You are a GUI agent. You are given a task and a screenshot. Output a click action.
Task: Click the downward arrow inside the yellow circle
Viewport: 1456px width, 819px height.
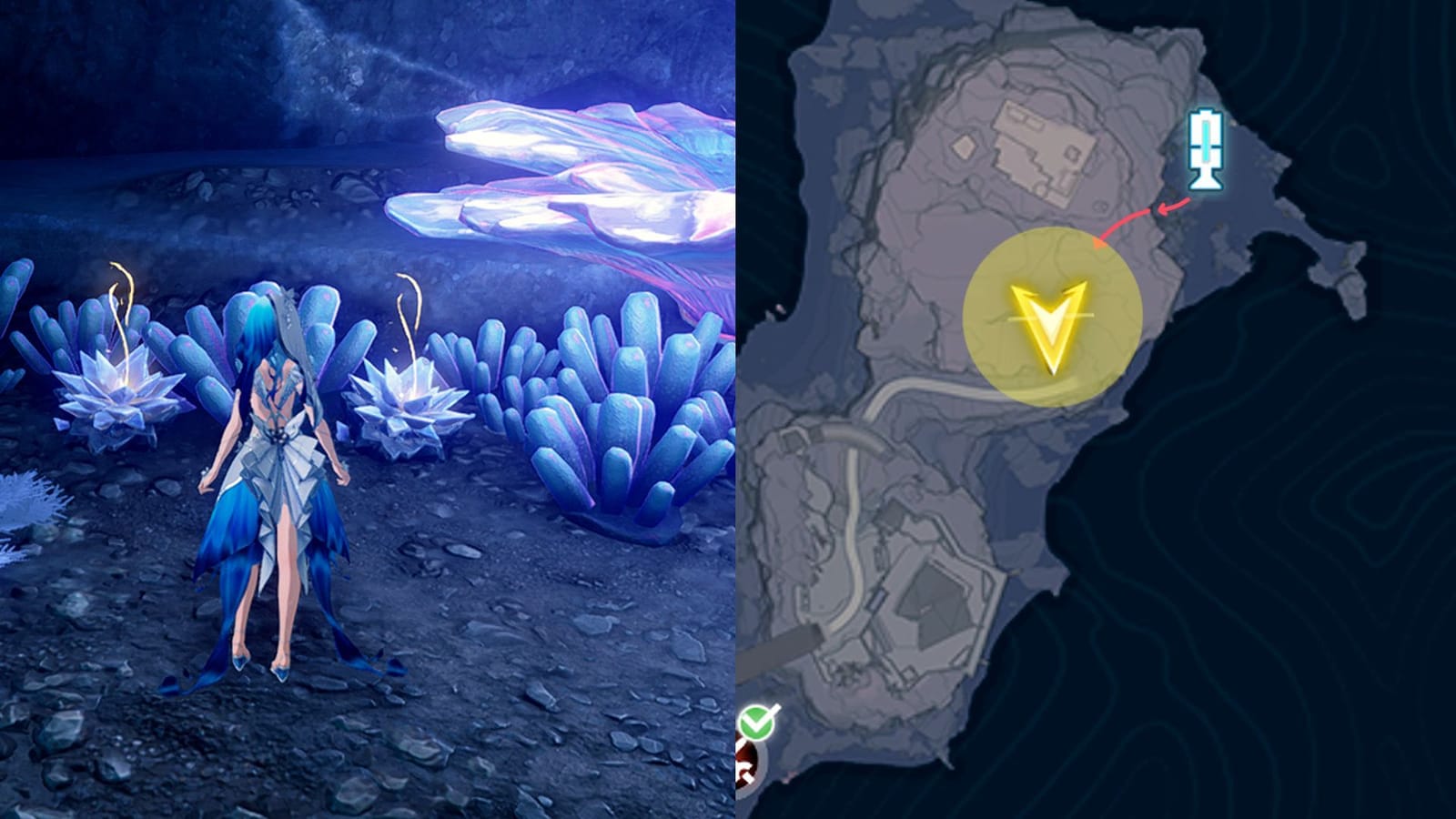click(x=1053, y=328)
